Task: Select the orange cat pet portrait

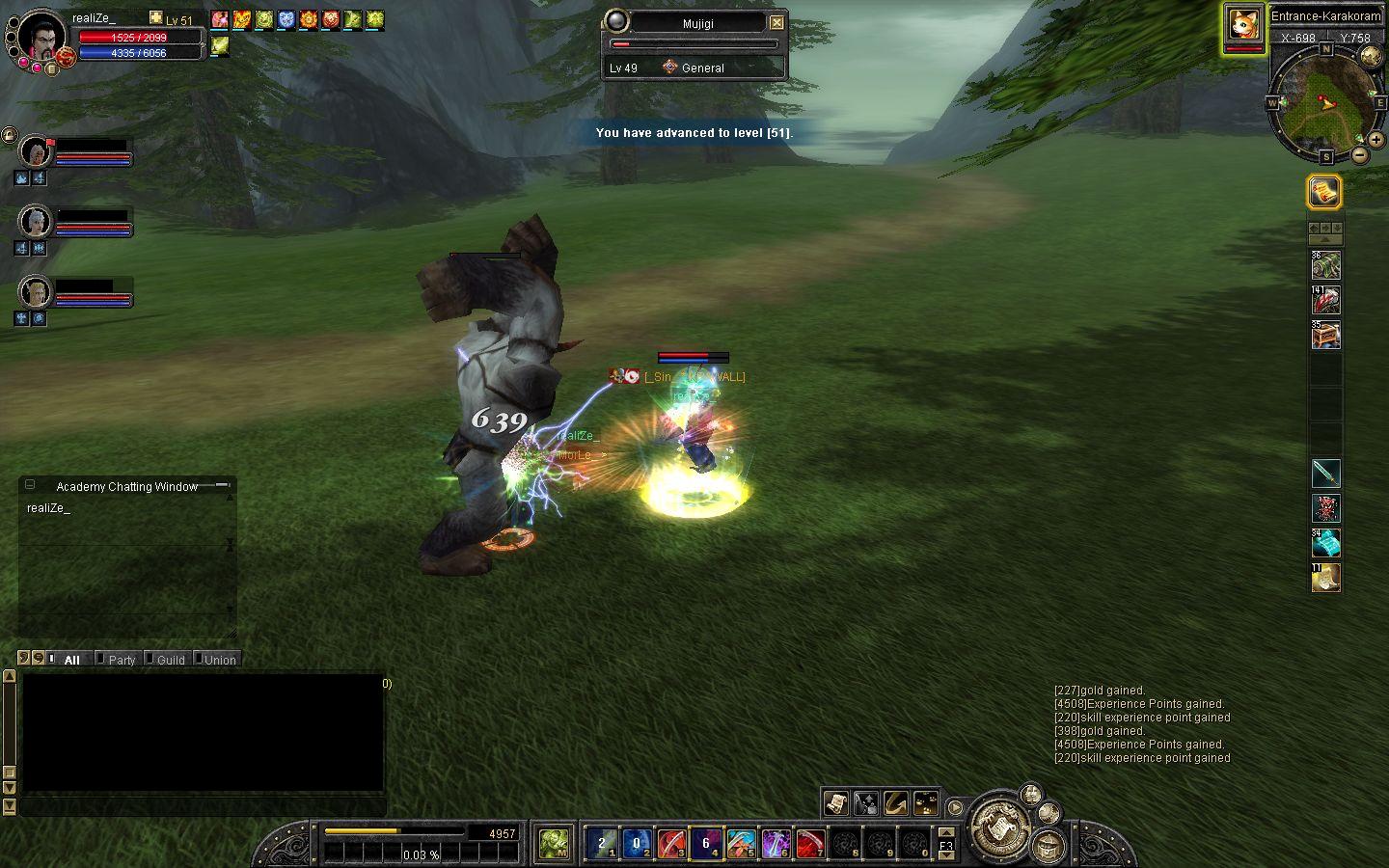Action: click(1243, 26)
